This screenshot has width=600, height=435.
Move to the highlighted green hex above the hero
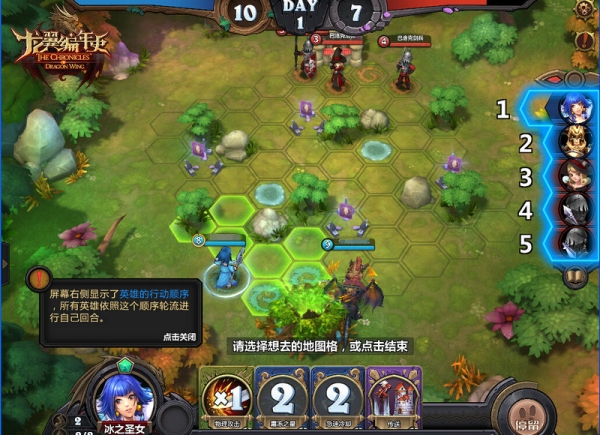[233, 212]
